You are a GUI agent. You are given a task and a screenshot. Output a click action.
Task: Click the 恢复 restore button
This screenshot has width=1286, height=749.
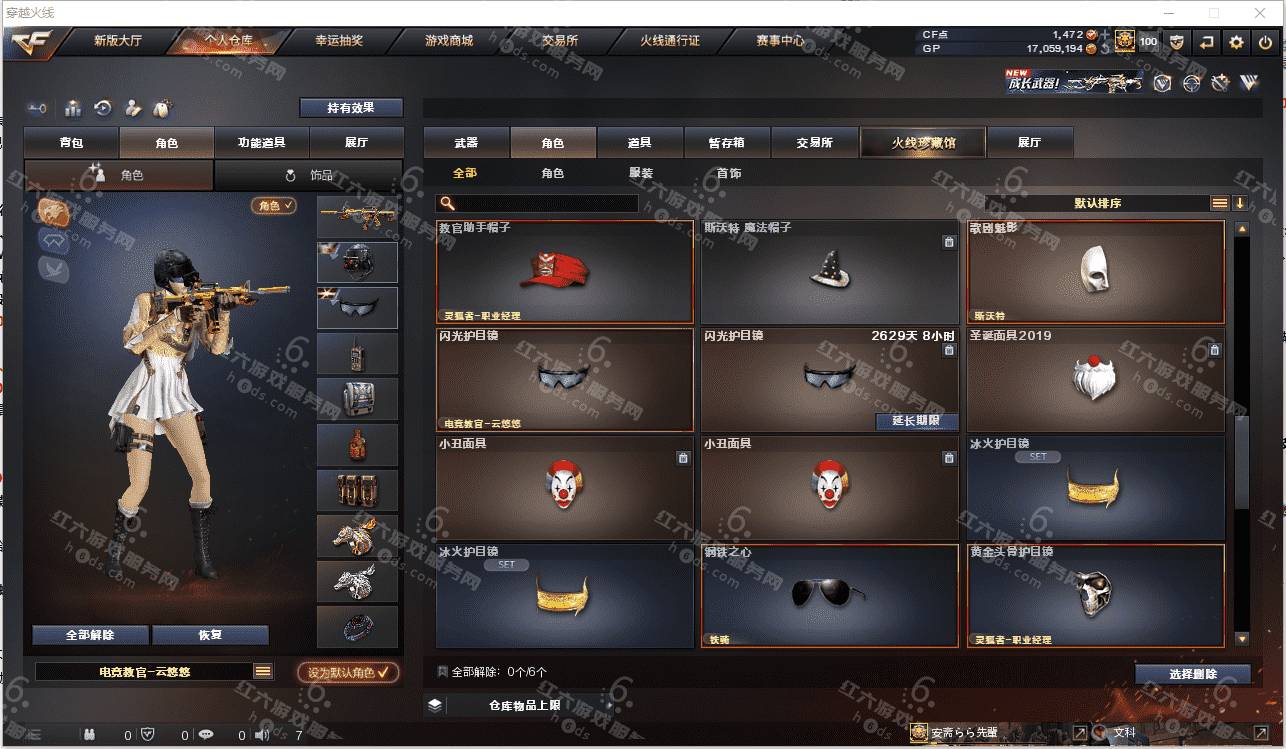click(x=210, y=635)
